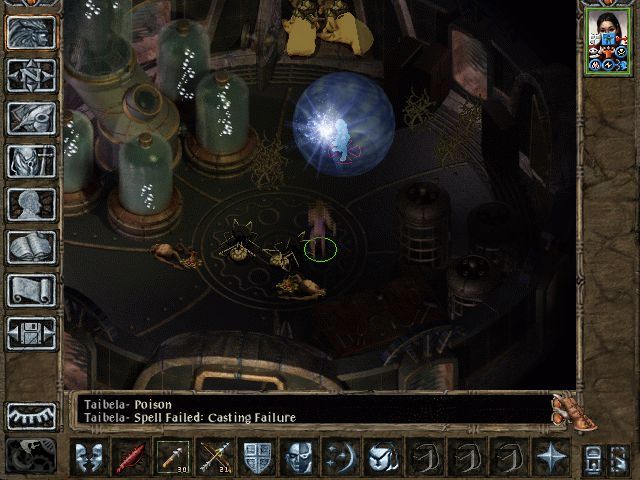
Task: Click the hand-and-scroll button beside the message log
Action: click(x=567, y=408)
